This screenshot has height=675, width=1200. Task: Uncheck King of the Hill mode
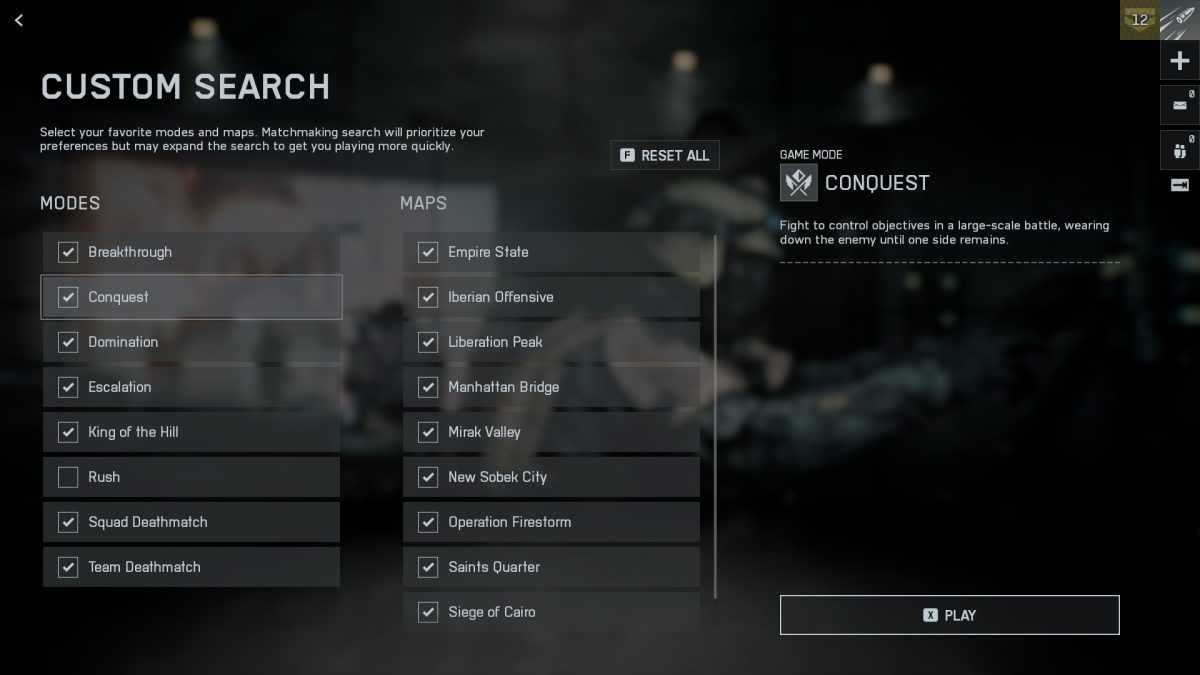coord(68,432)
